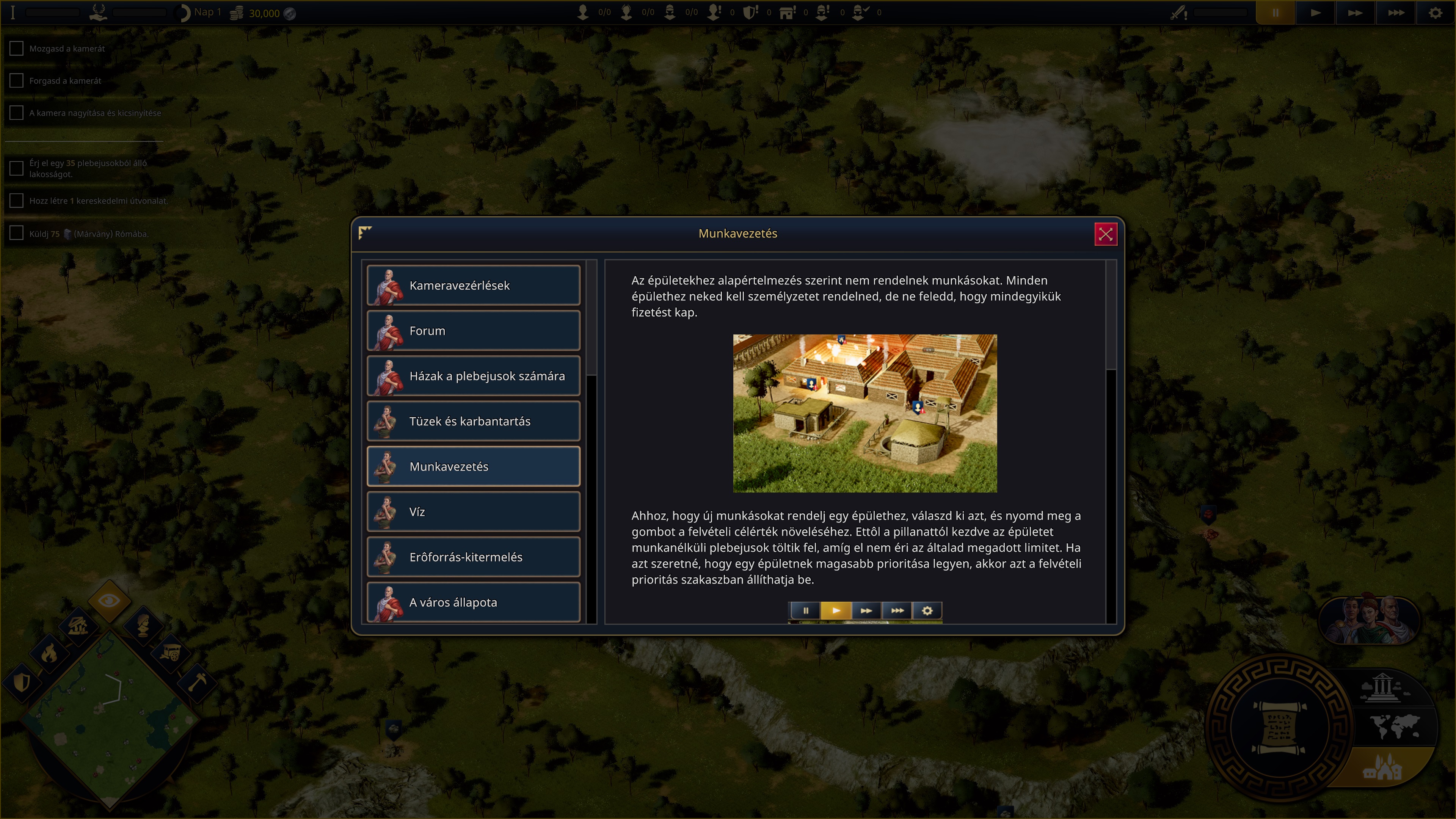Choose Házak a plebejusok számára entry
Image resolution: width=1456 pixels, height=819 pixels.
[x=473, y=376]
